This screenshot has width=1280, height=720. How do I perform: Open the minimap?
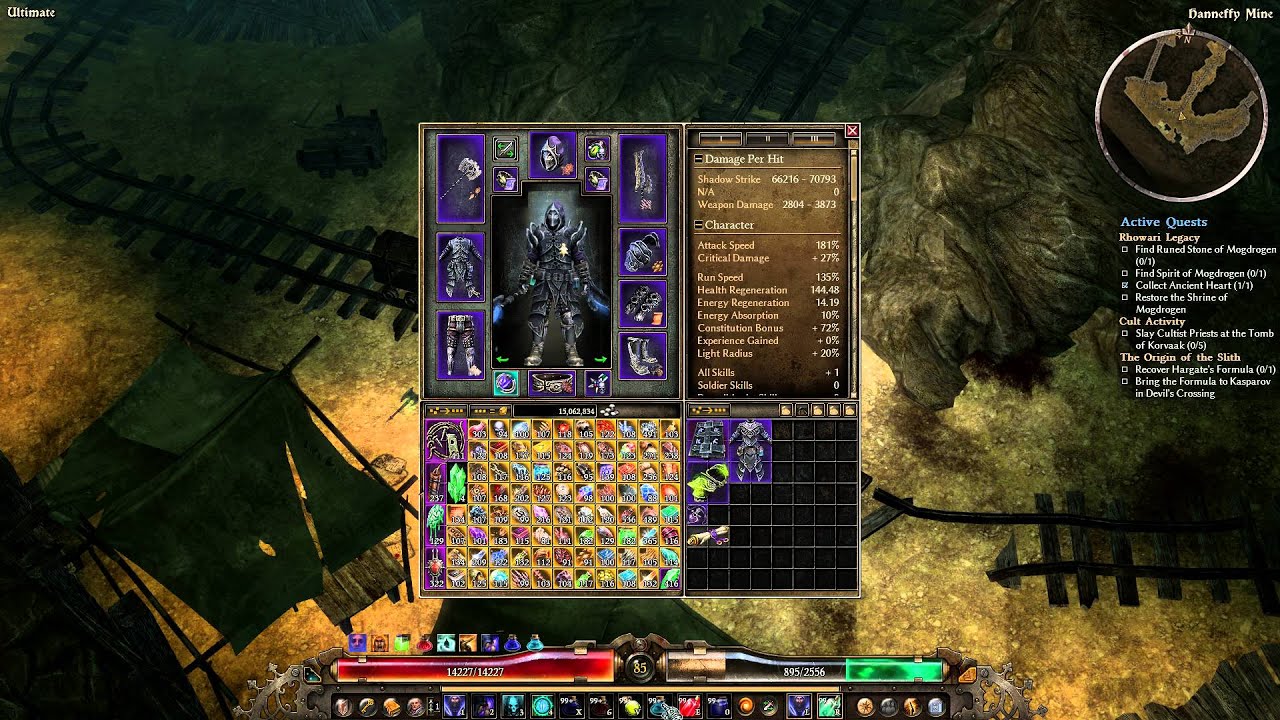(1176, 112)
